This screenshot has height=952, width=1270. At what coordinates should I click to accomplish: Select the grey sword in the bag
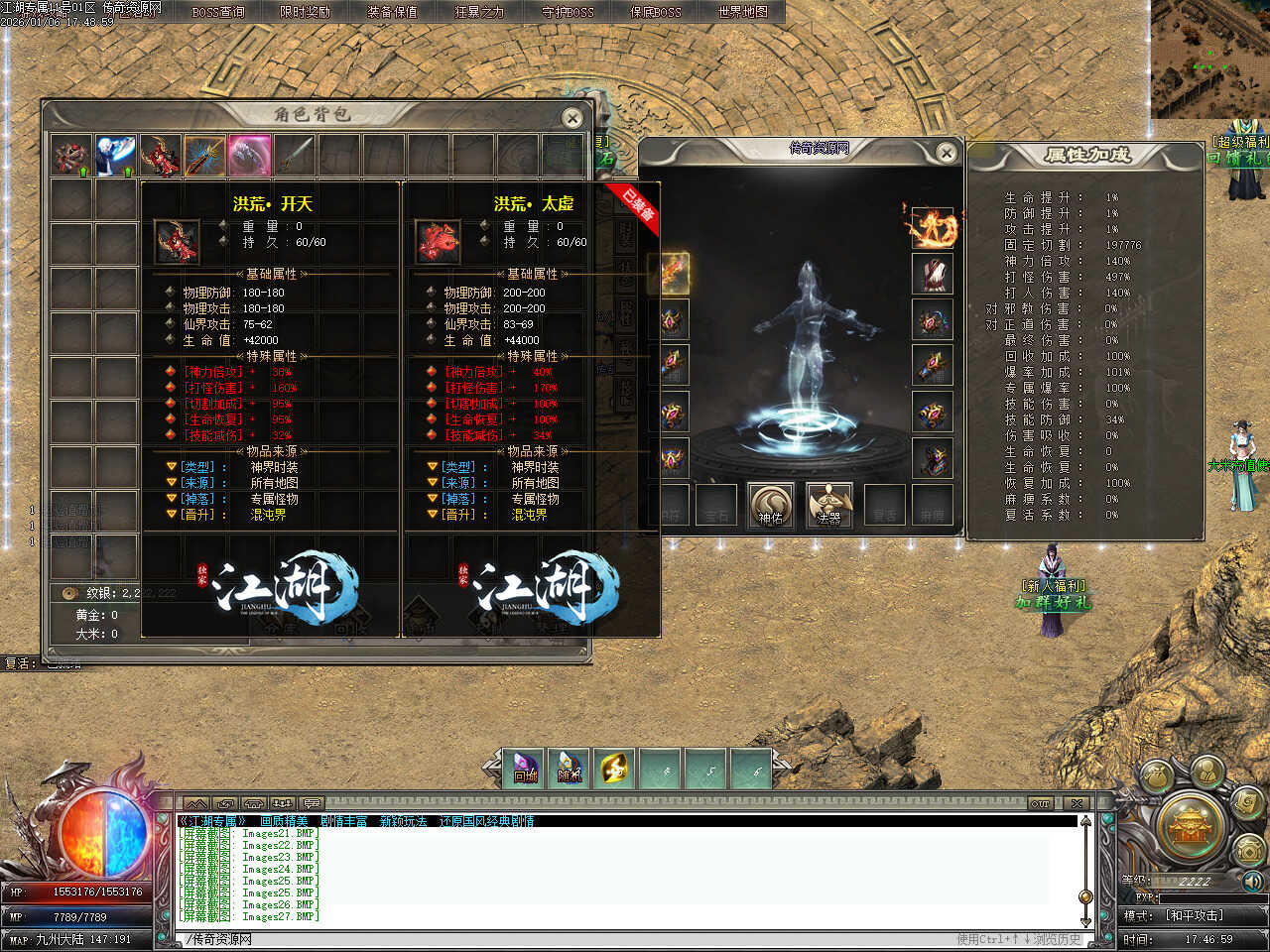[295, 156]
